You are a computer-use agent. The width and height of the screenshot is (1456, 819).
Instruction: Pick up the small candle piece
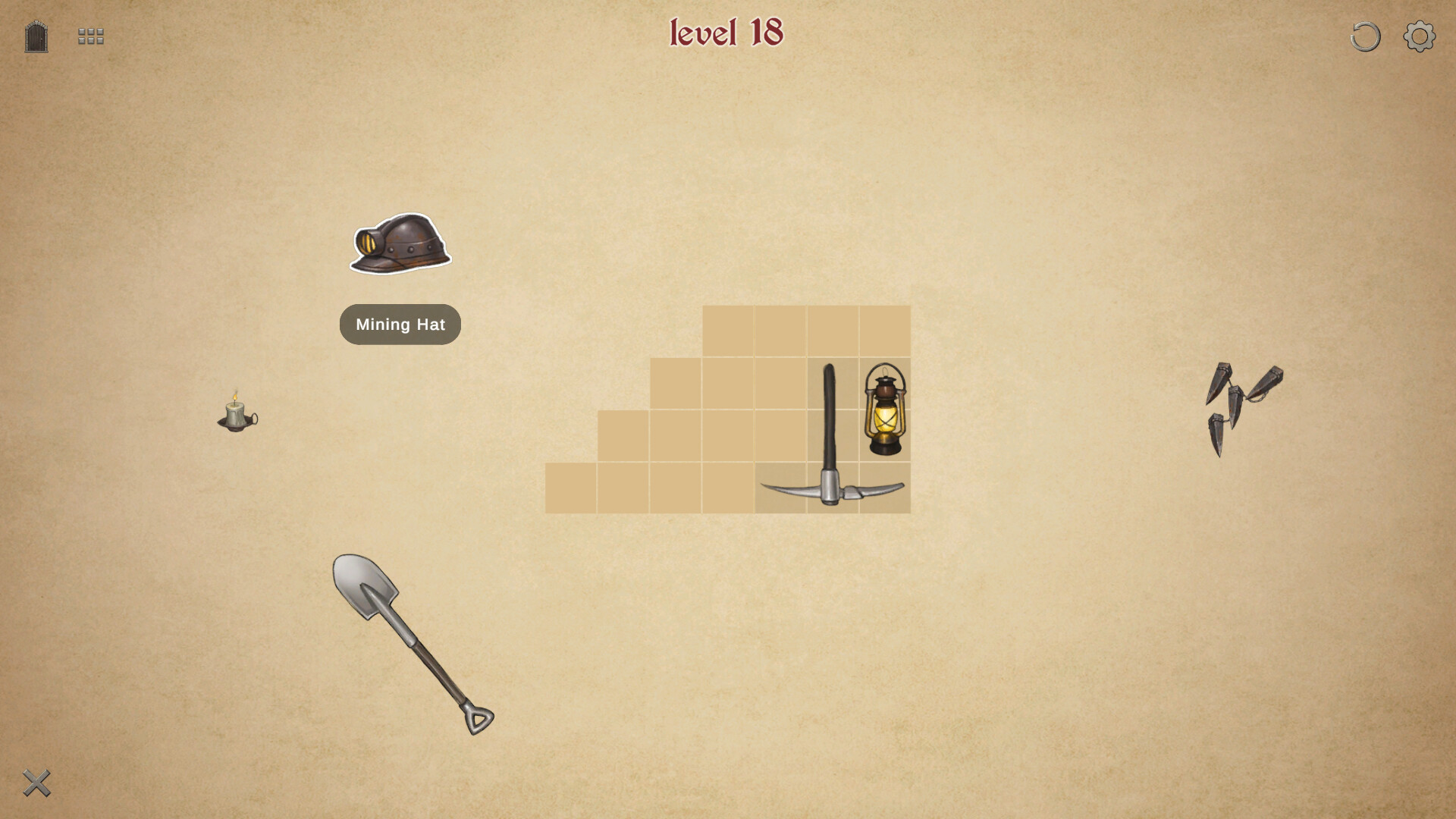point(235,417)
